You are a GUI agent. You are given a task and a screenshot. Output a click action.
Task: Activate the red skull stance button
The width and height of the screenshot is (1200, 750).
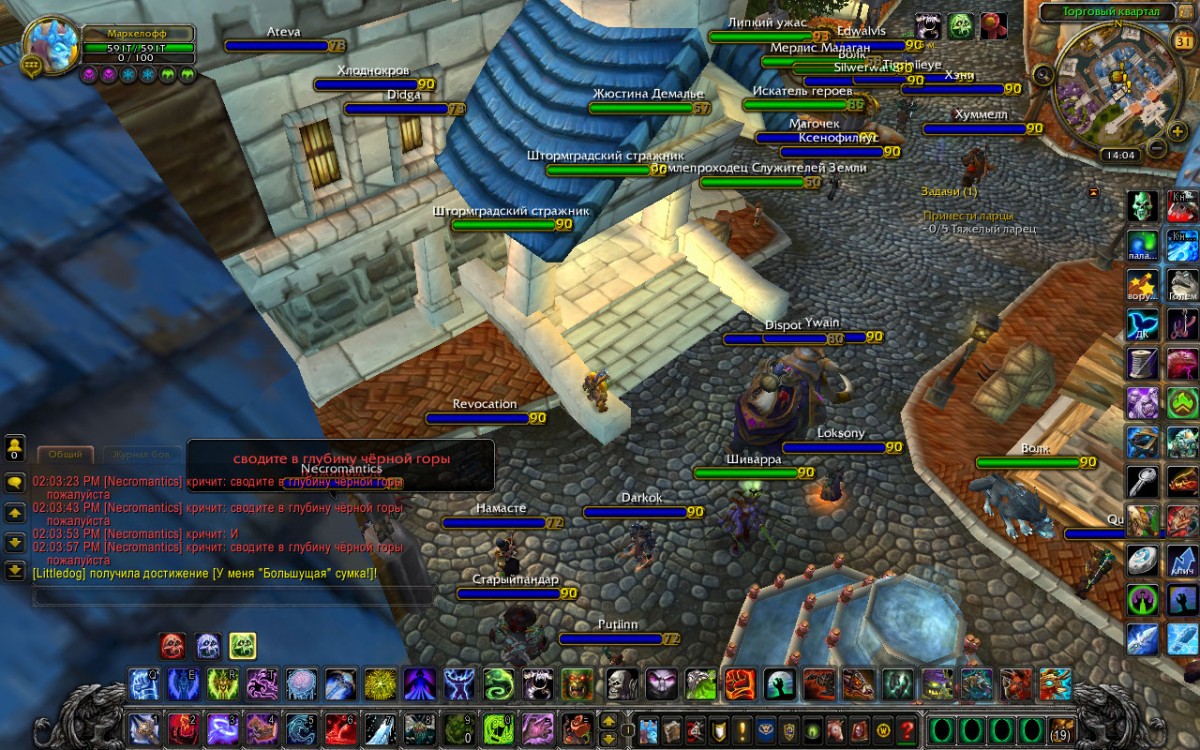(173, 646)
